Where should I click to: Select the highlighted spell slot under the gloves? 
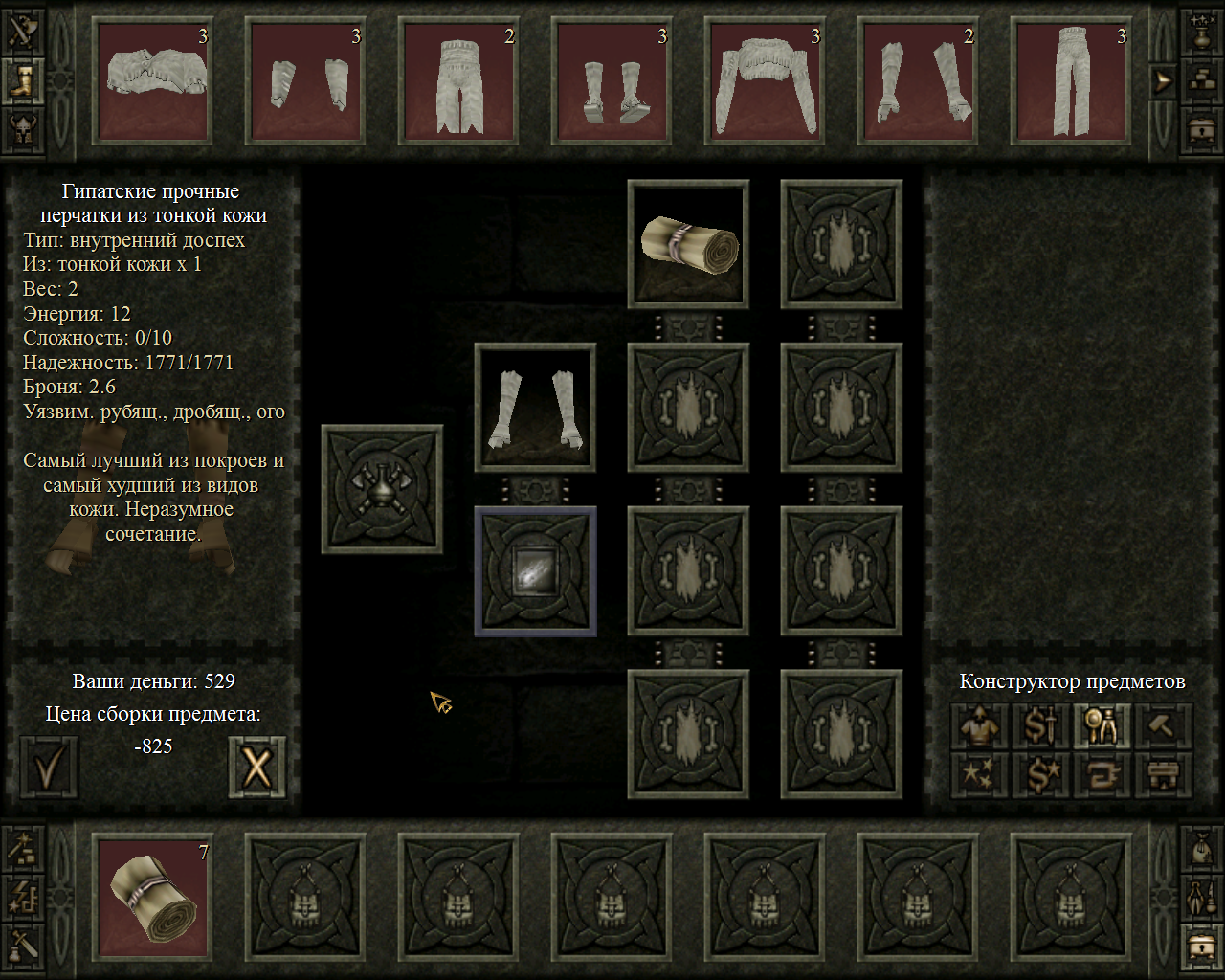(535, 571)
